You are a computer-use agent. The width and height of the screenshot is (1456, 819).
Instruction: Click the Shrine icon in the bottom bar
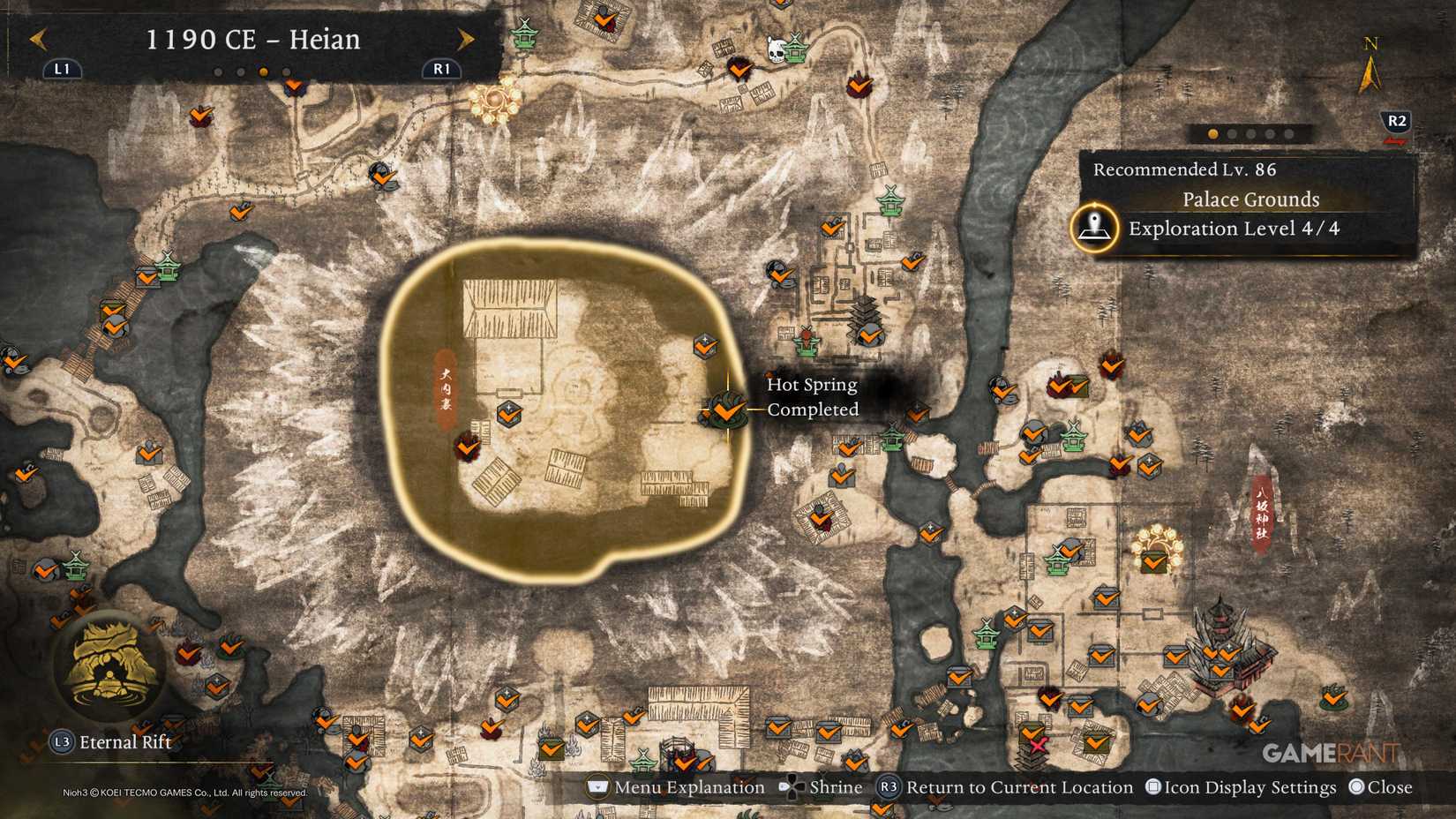[x=791, y=786]
